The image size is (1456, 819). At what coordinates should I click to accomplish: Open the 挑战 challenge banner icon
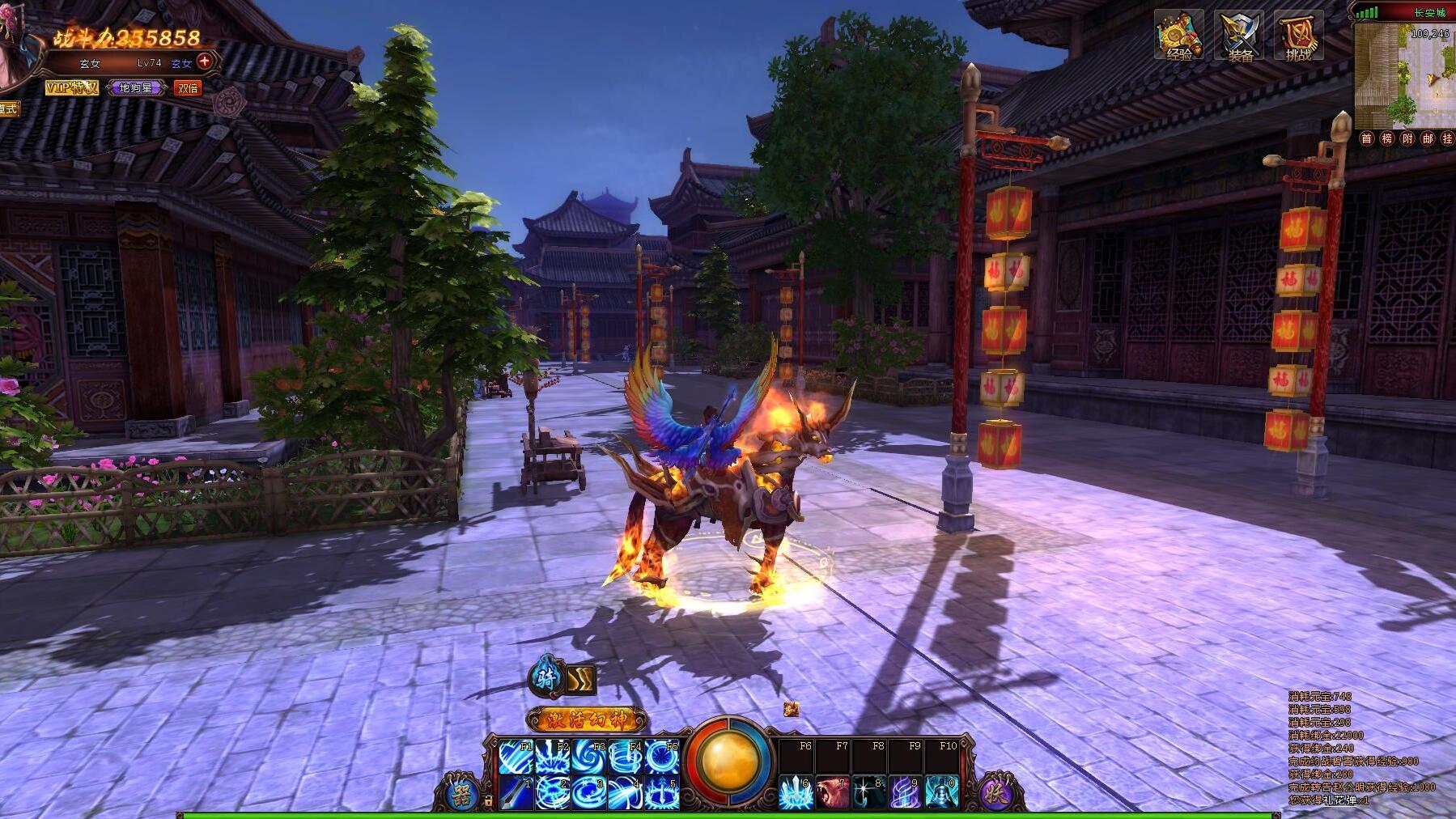(1298, 36)
